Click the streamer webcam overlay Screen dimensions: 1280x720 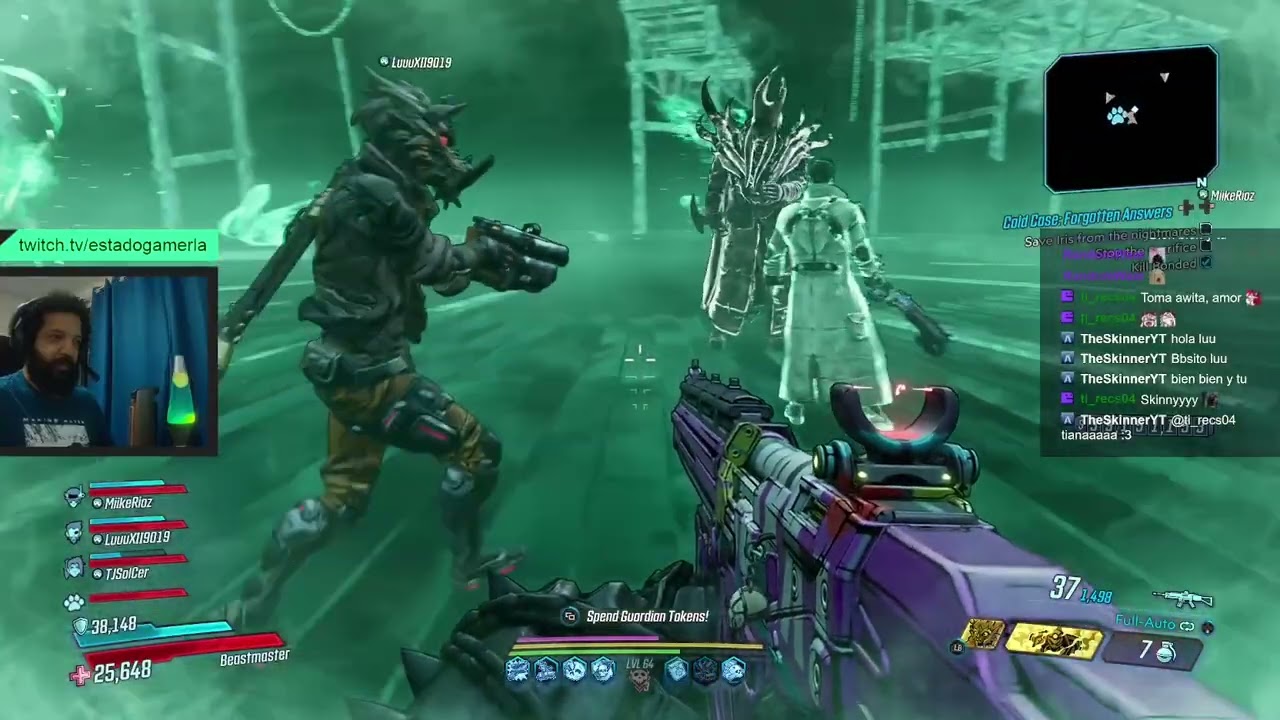point(108,360)
